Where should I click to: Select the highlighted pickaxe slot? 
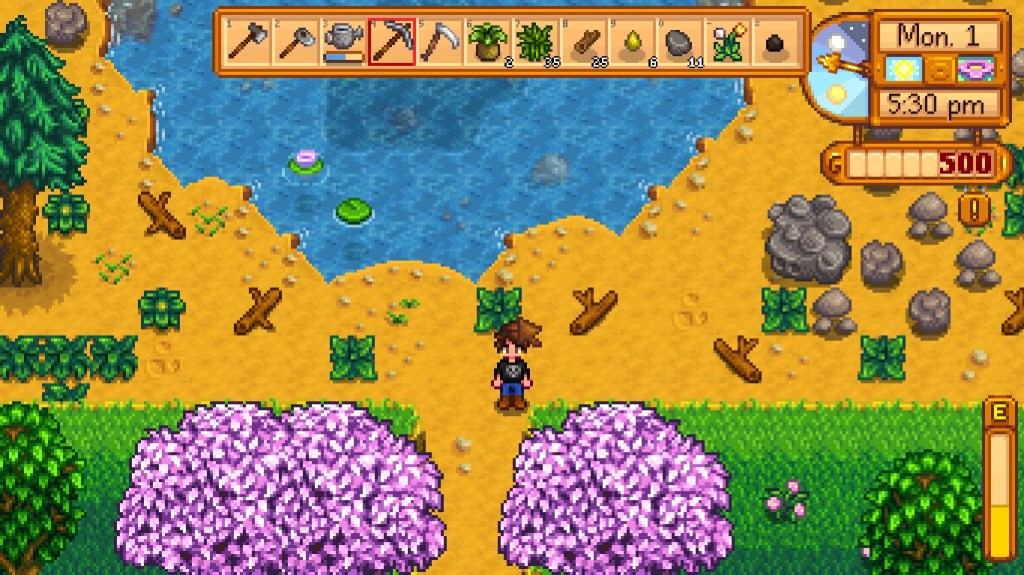[x=389, y=42]
